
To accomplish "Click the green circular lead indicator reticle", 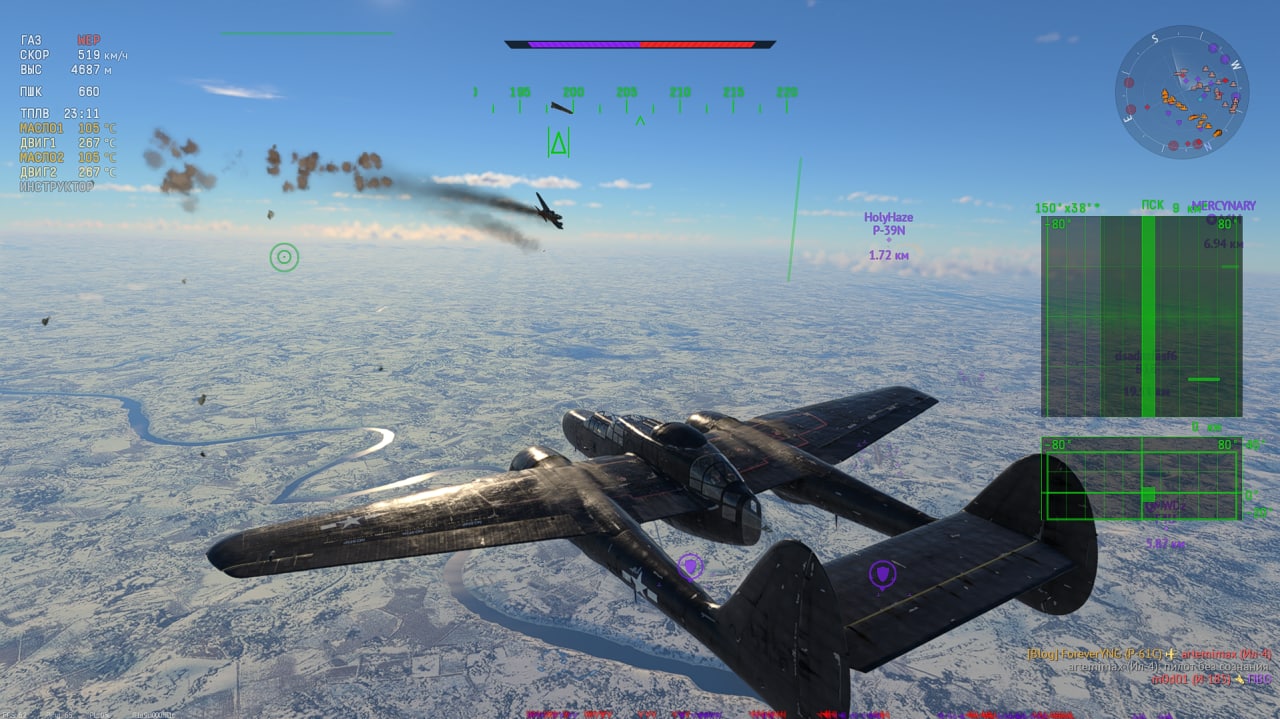I will 284,257.
